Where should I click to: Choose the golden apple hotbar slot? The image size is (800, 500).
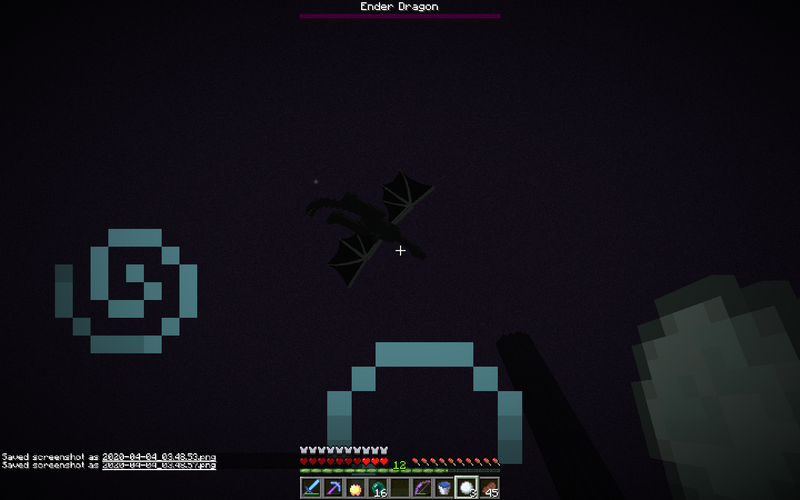(355, 488)
